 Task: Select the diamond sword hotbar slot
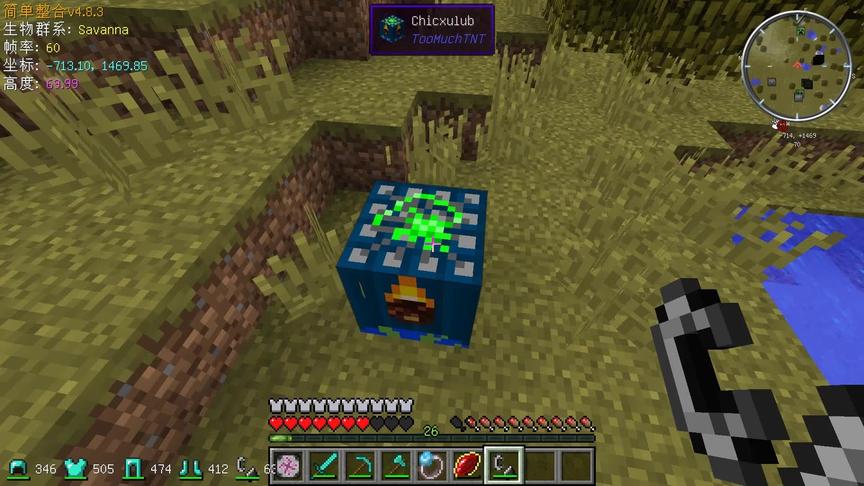[322, 466]
